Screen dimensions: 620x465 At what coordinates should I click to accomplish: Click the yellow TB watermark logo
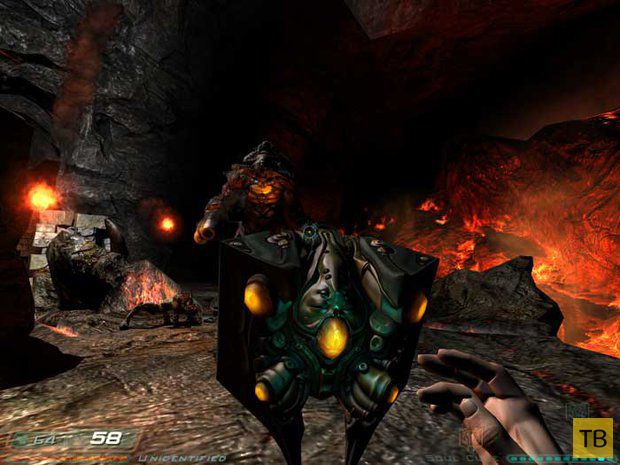(x=592, y=437)
